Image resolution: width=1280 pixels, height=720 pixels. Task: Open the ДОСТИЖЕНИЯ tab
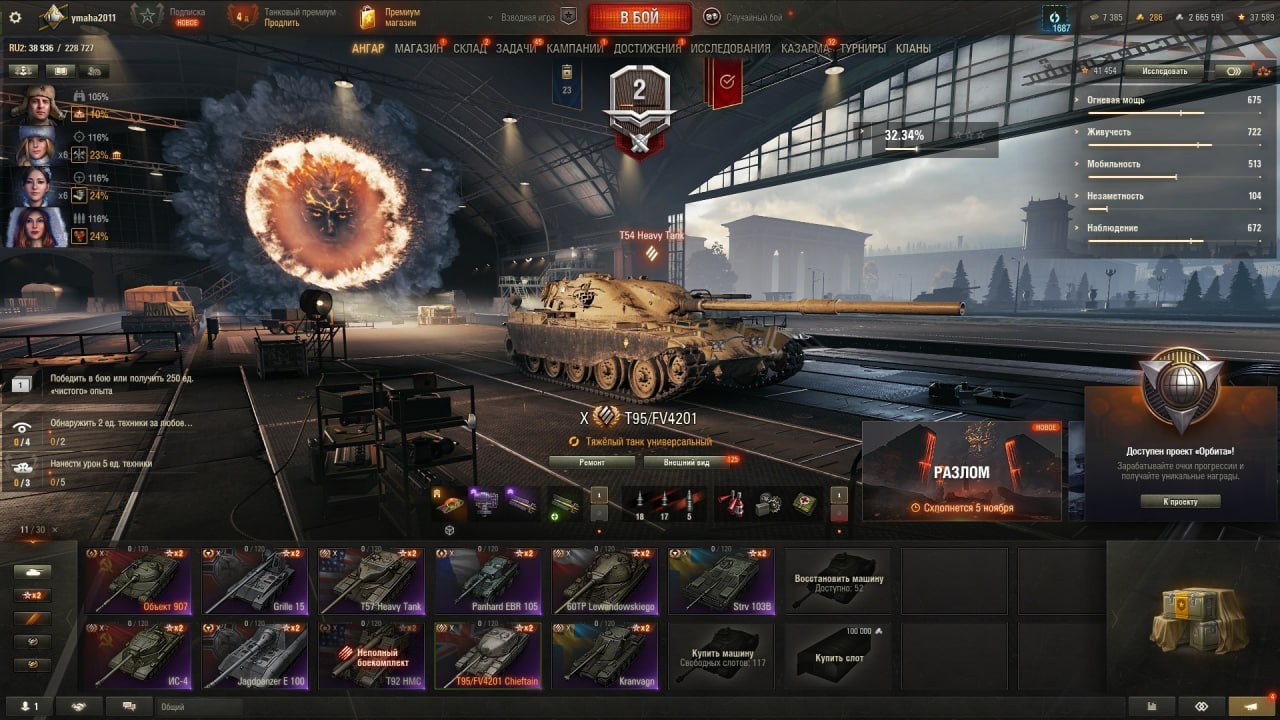pyautogui.click(x=647, y=48)
